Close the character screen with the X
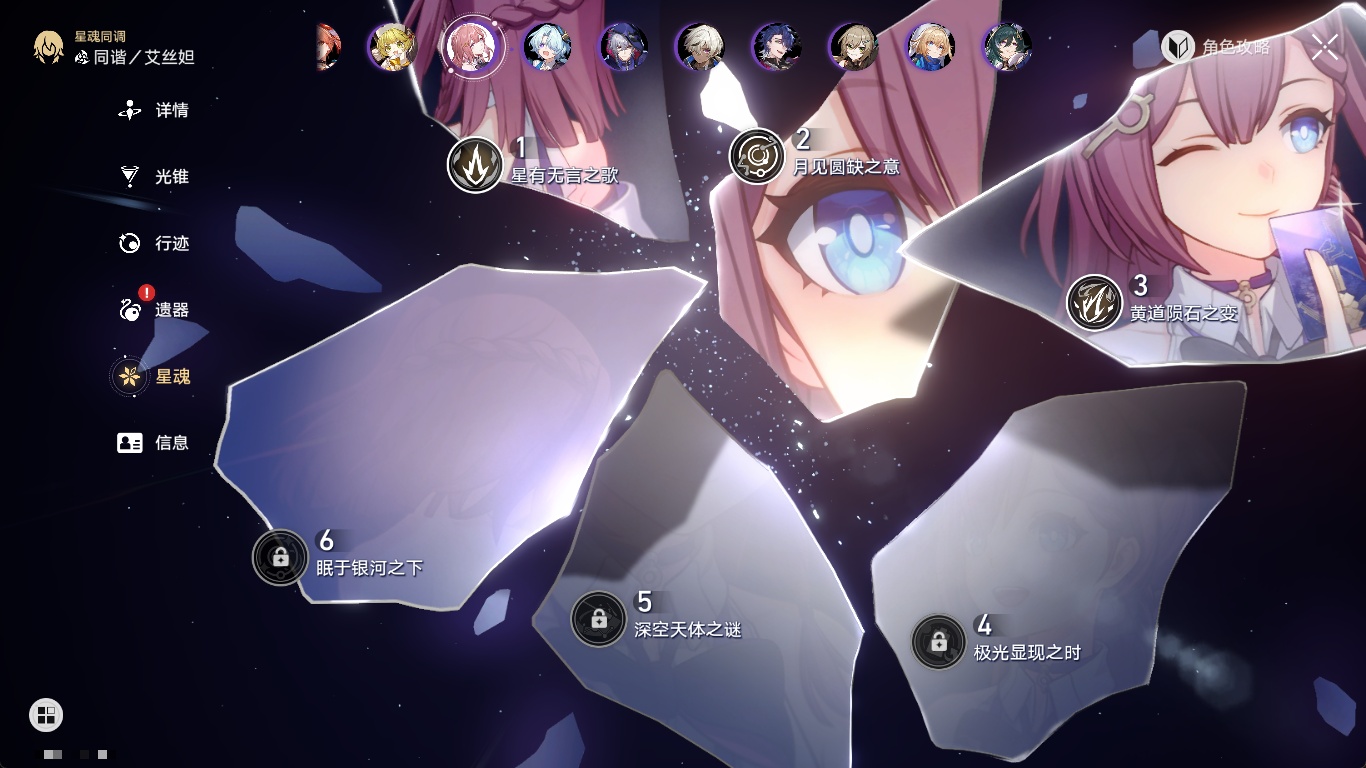The width and height of the screenshot is (1366, 768). pyautogui.click(x=1325, y=46)
